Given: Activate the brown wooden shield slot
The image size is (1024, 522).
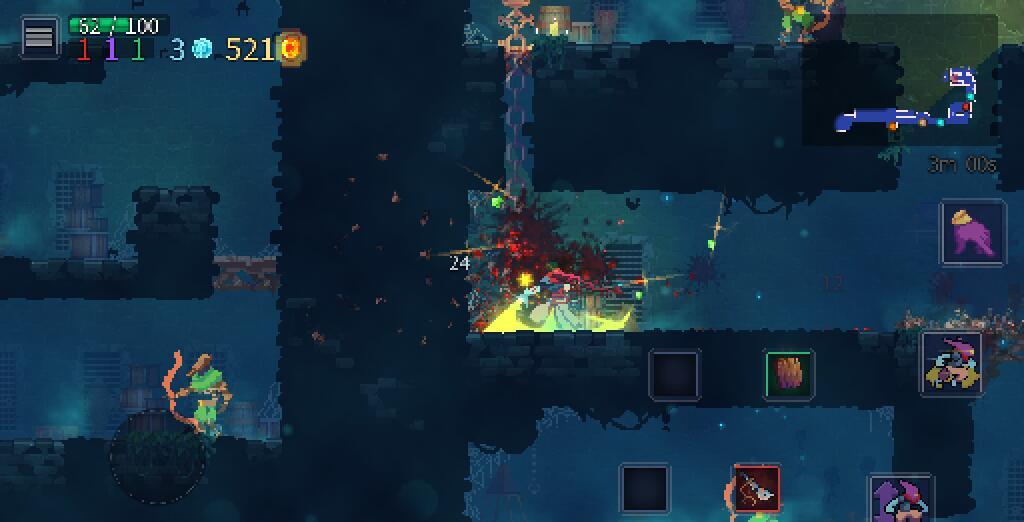Looking at the screenshot, I should coord(789,375).
